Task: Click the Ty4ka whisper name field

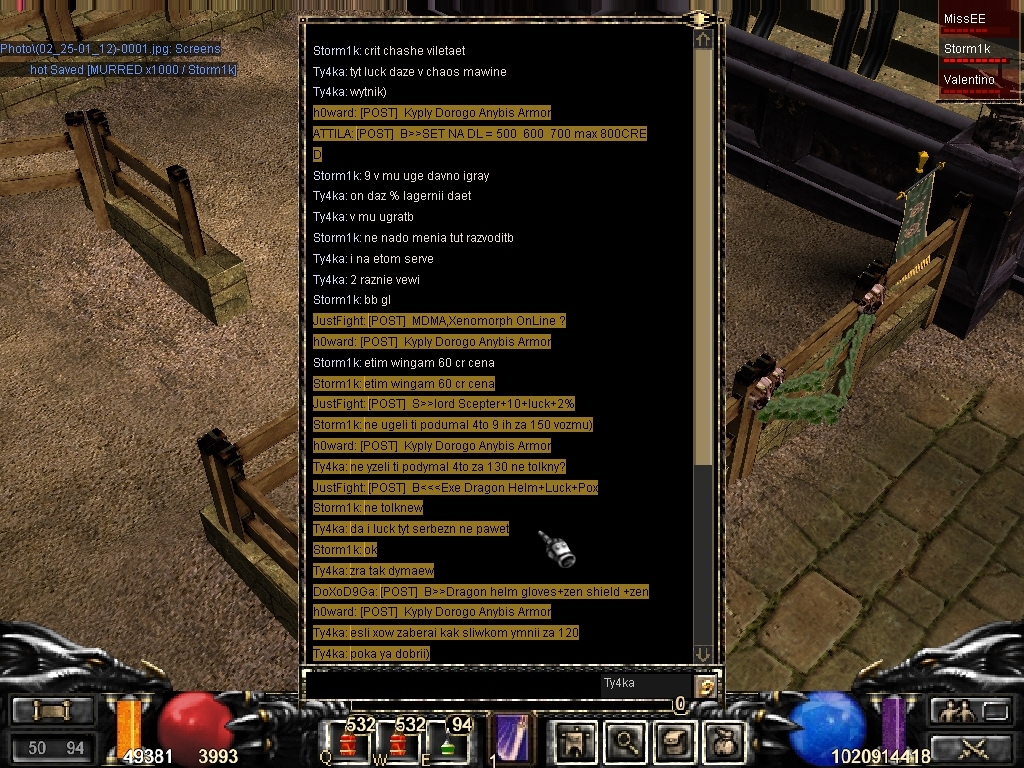Action: click(645, 684)
